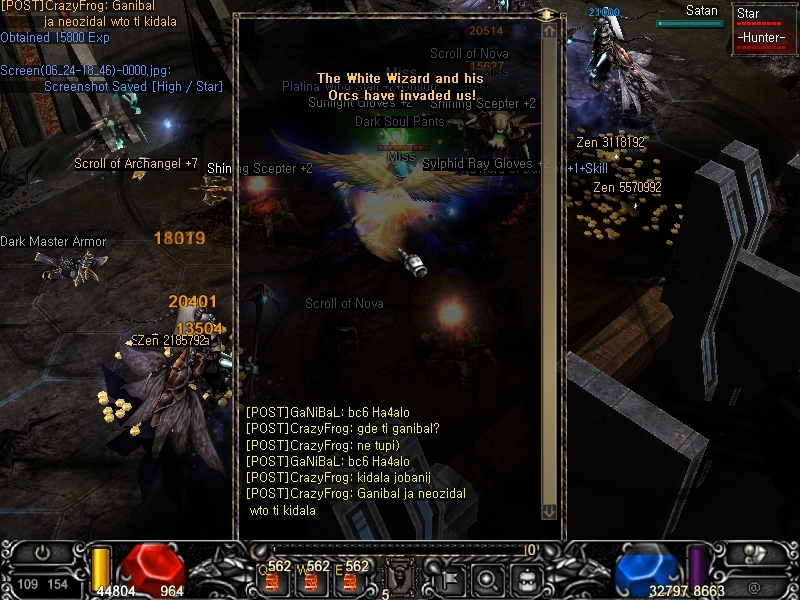Click the power button in the HUD
Viewport: 800px width, 600px height.
(42, 551)
